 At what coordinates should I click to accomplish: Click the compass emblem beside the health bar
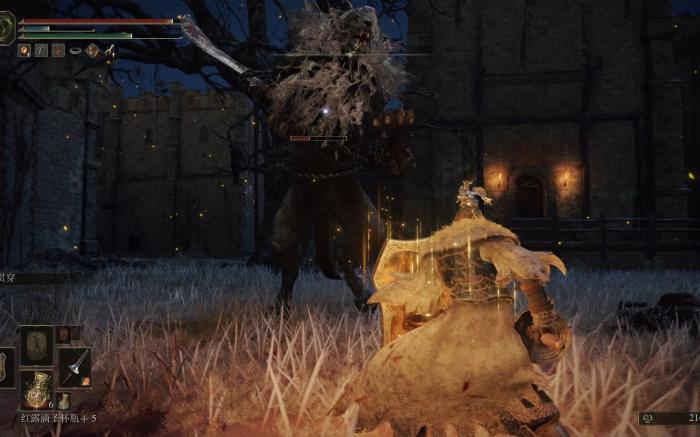(x=7, y=28)
